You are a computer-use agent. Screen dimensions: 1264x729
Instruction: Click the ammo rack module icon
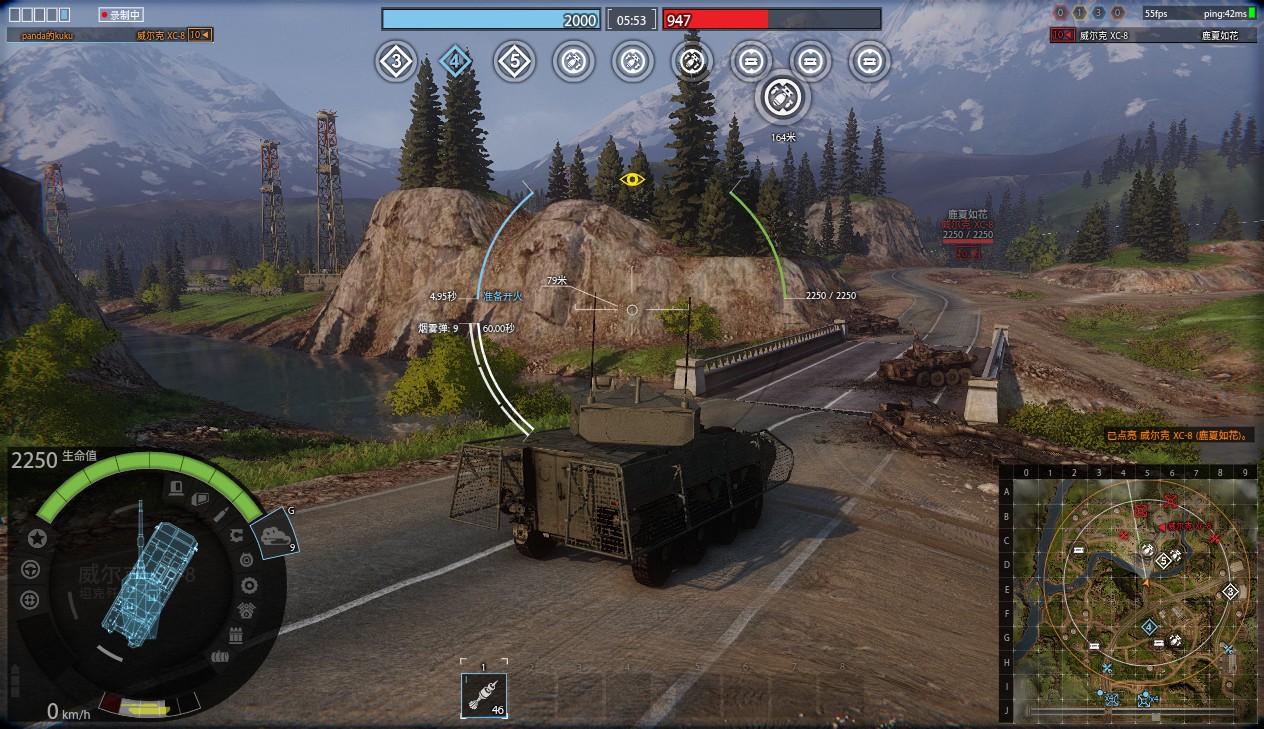tap(236, 636)
